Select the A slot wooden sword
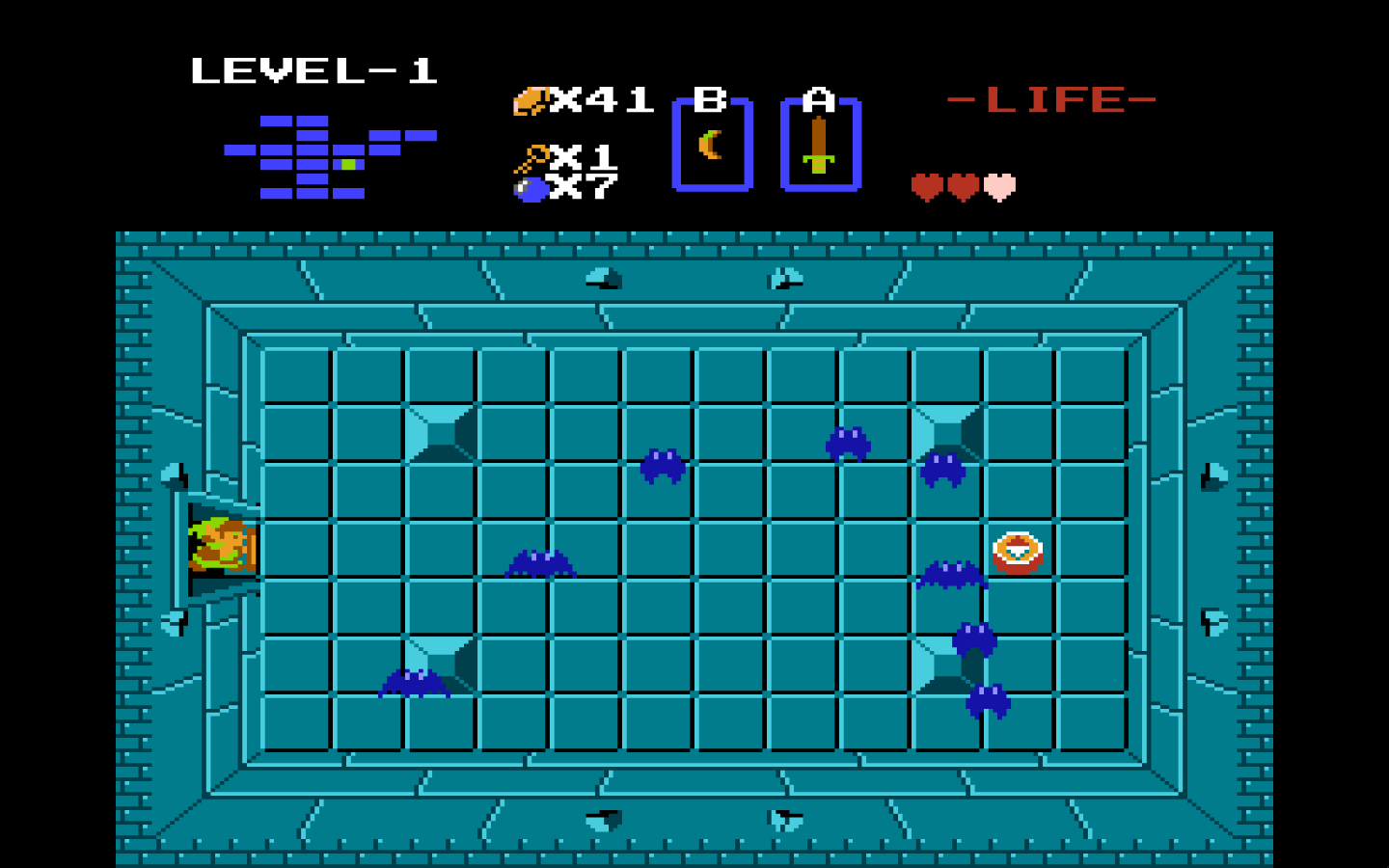1389x868 pixels. point(819,145)
